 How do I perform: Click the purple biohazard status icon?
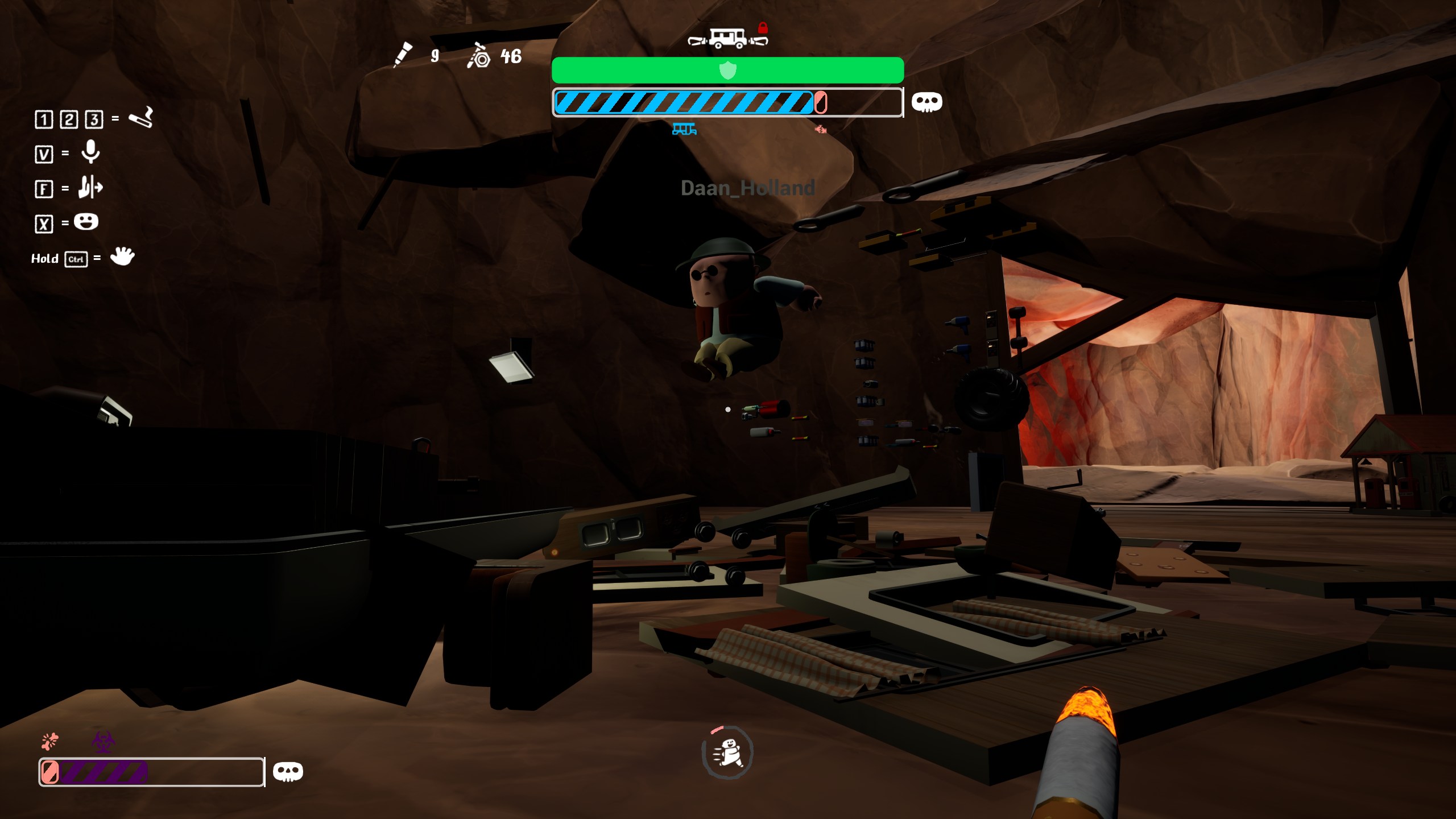coord(104,742)
